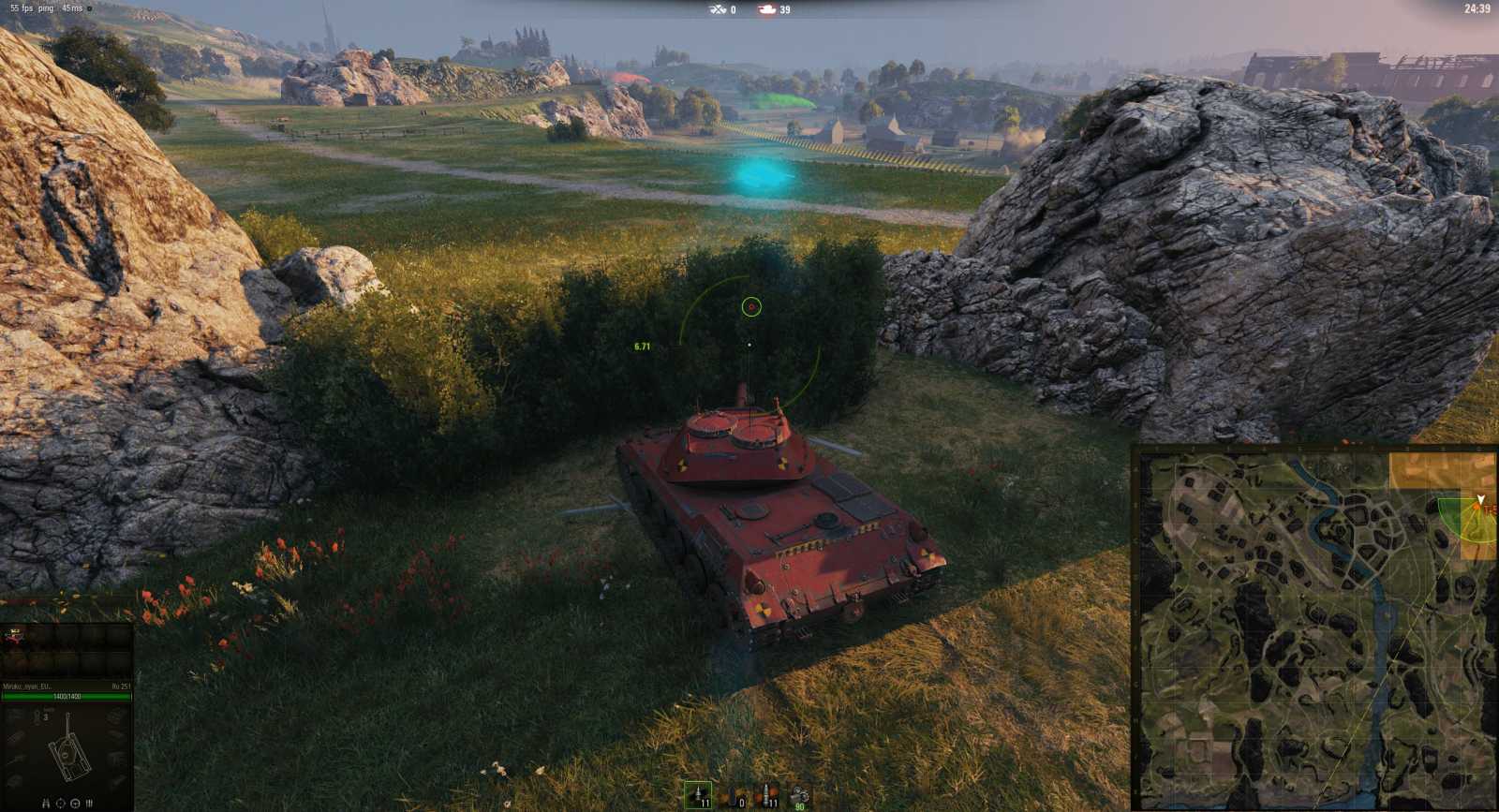Click the player clan emblem above damage panel

(x=15, y=636)
